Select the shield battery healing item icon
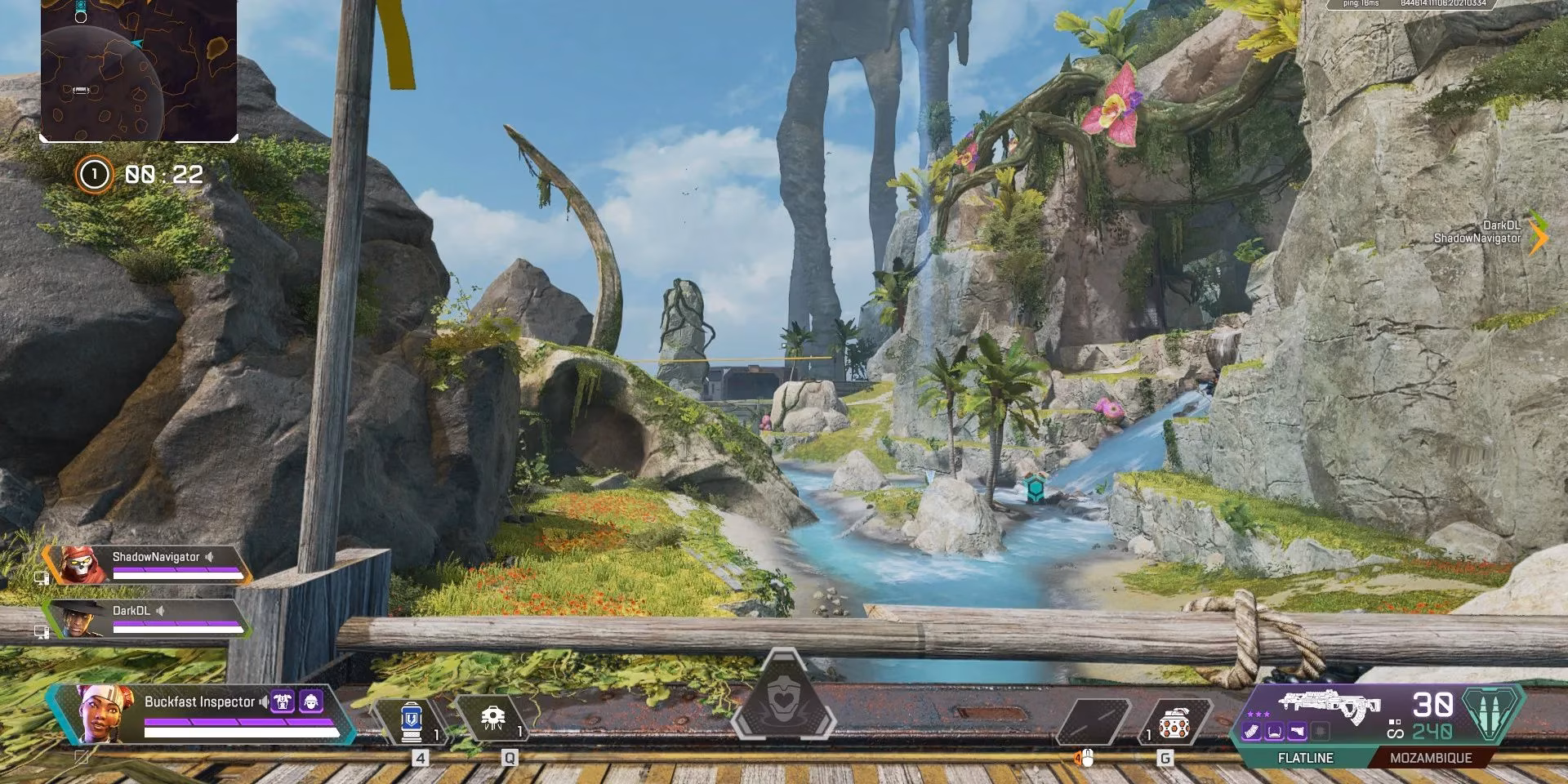 412,723
